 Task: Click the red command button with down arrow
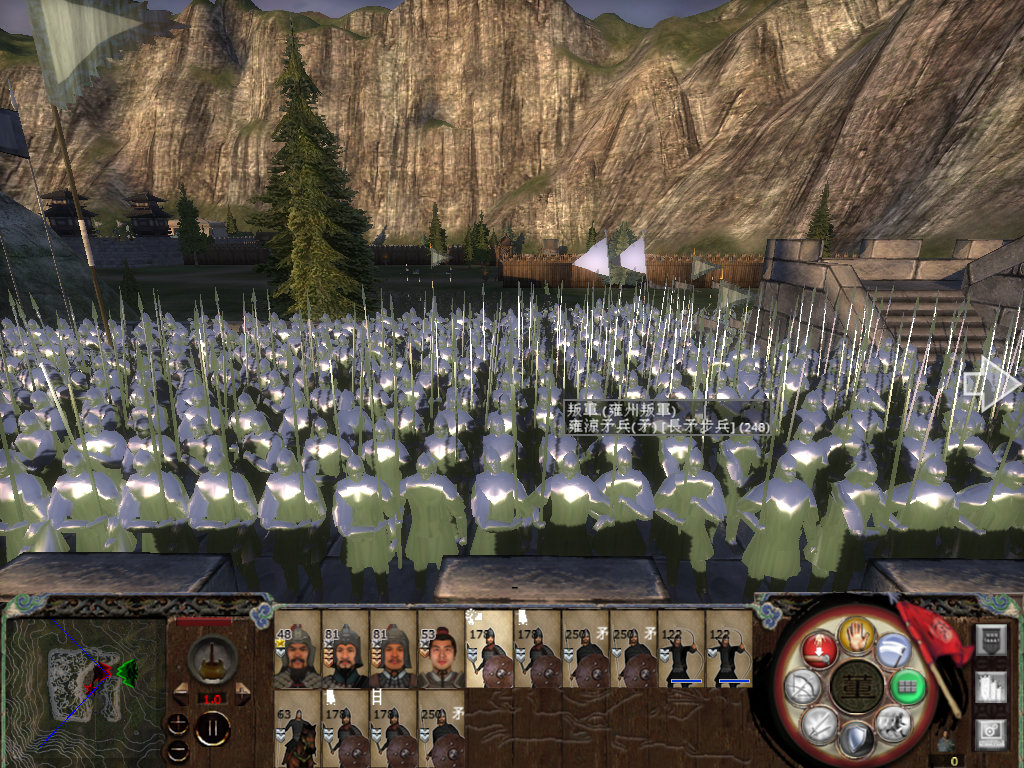tap(818, 649)
